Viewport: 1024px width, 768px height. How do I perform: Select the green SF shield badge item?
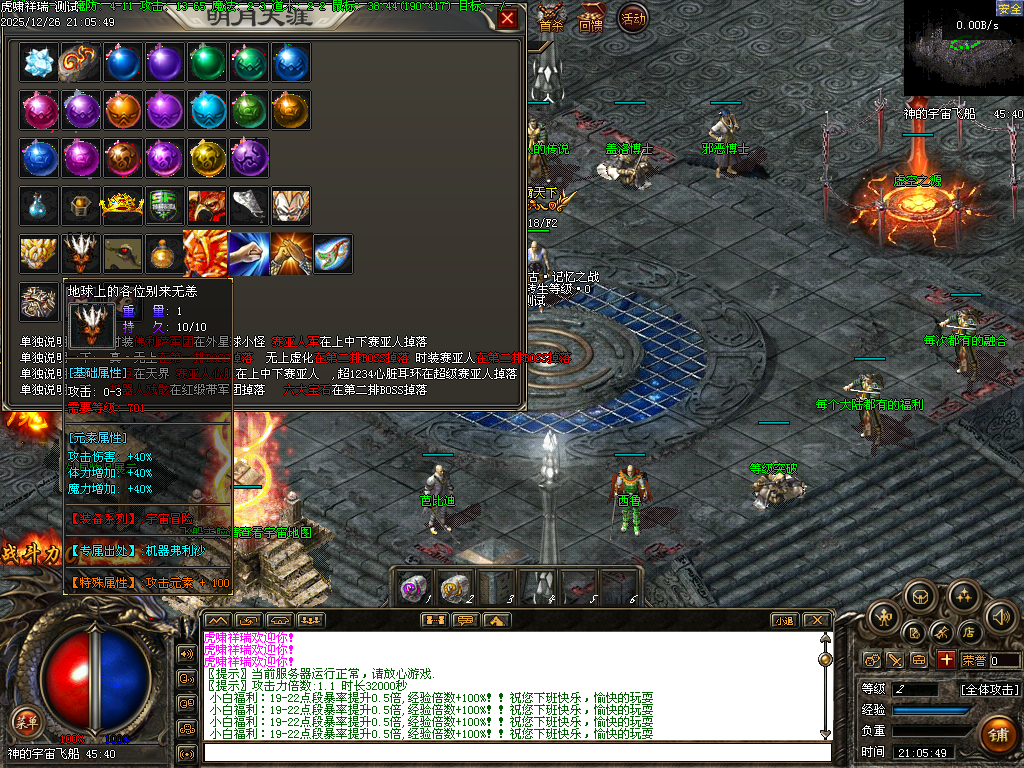(x=165, y=206)
